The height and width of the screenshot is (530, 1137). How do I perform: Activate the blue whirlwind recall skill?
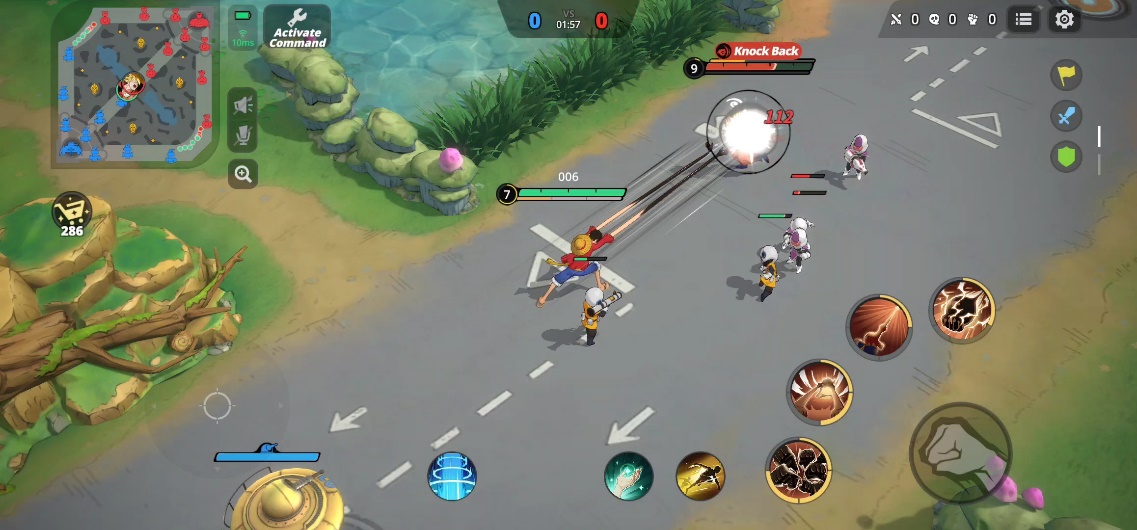pos(452,476)
